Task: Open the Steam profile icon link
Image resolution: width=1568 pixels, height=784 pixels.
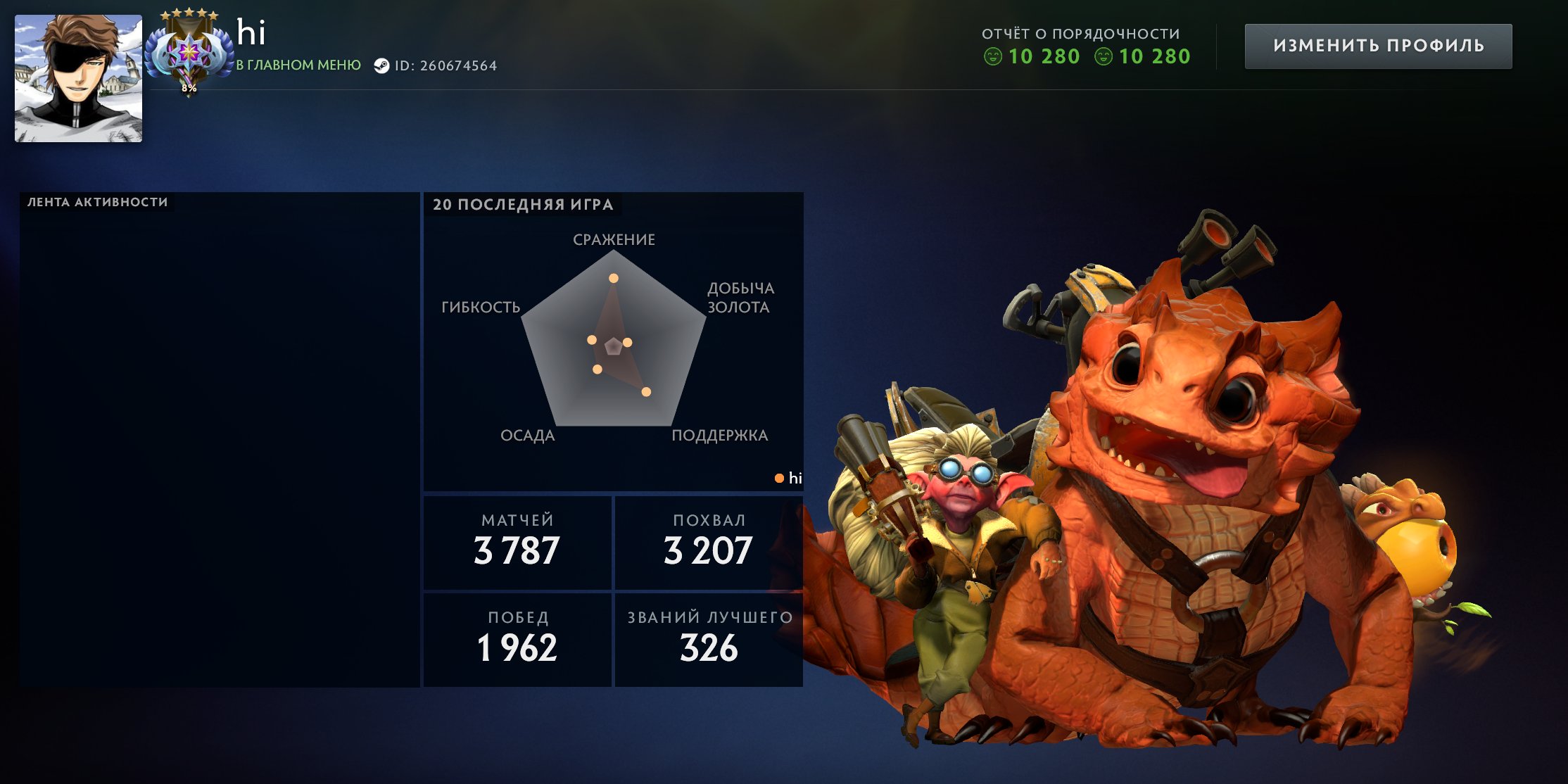Action: [381, 66]
